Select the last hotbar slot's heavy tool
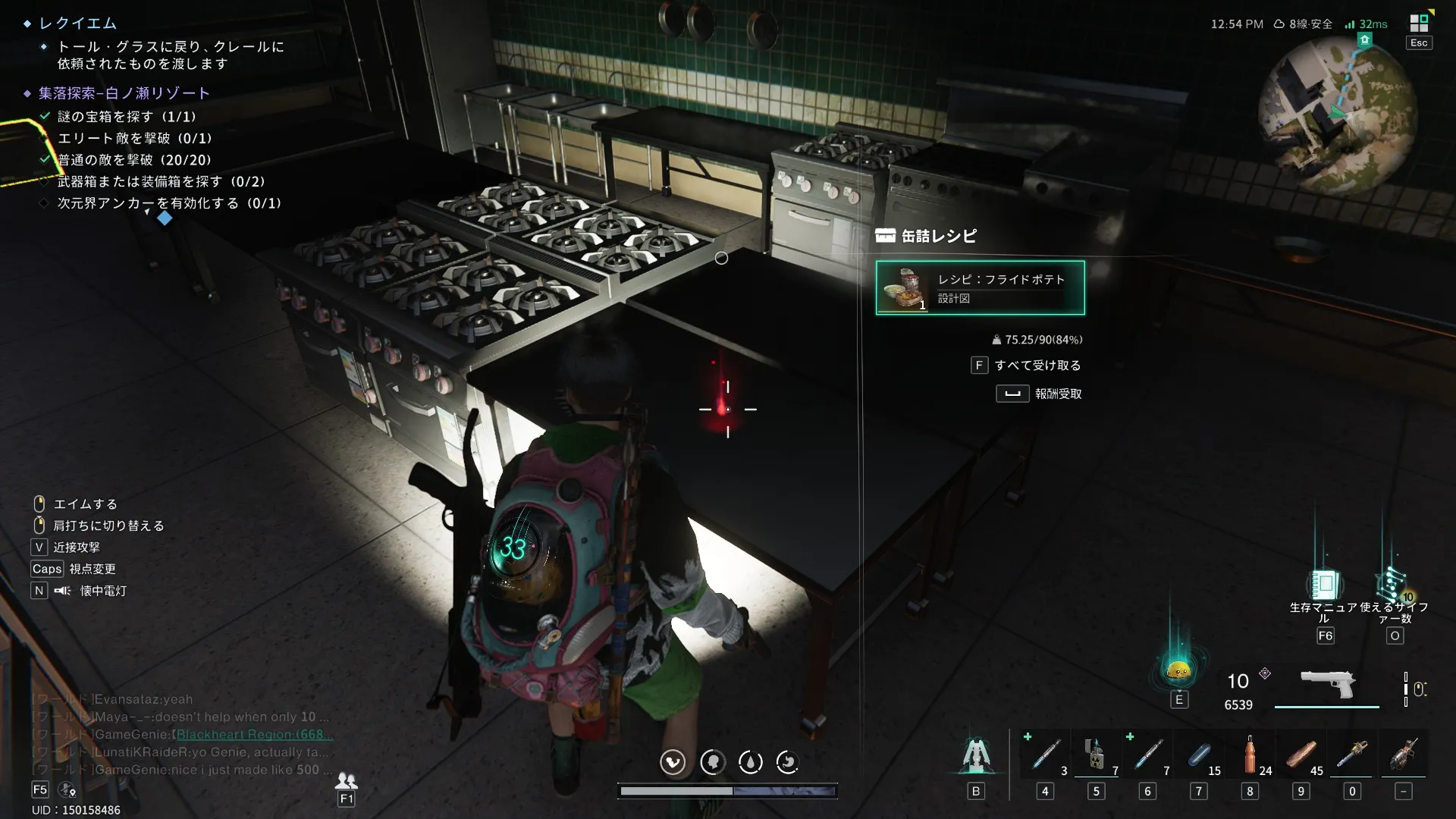This screenshot has height=819, width=1456. (x=1403, y=755)
